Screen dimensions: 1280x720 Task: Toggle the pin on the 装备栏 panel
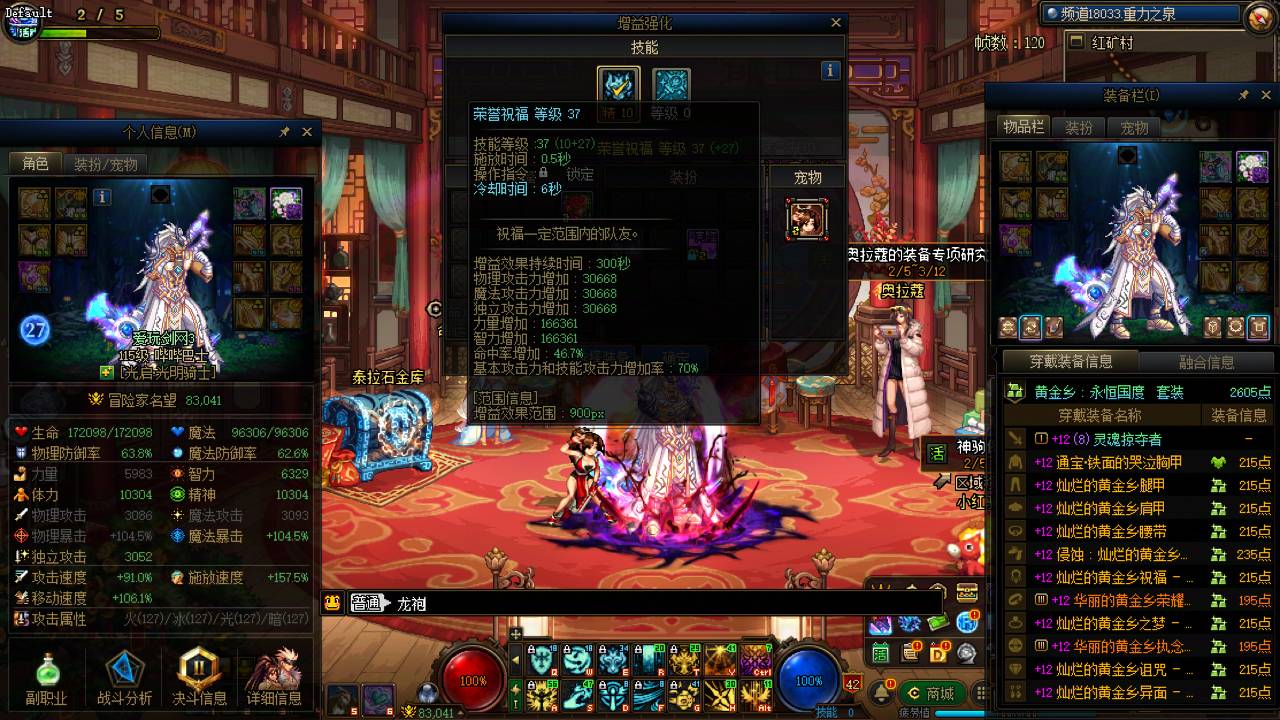(1245, 94)
